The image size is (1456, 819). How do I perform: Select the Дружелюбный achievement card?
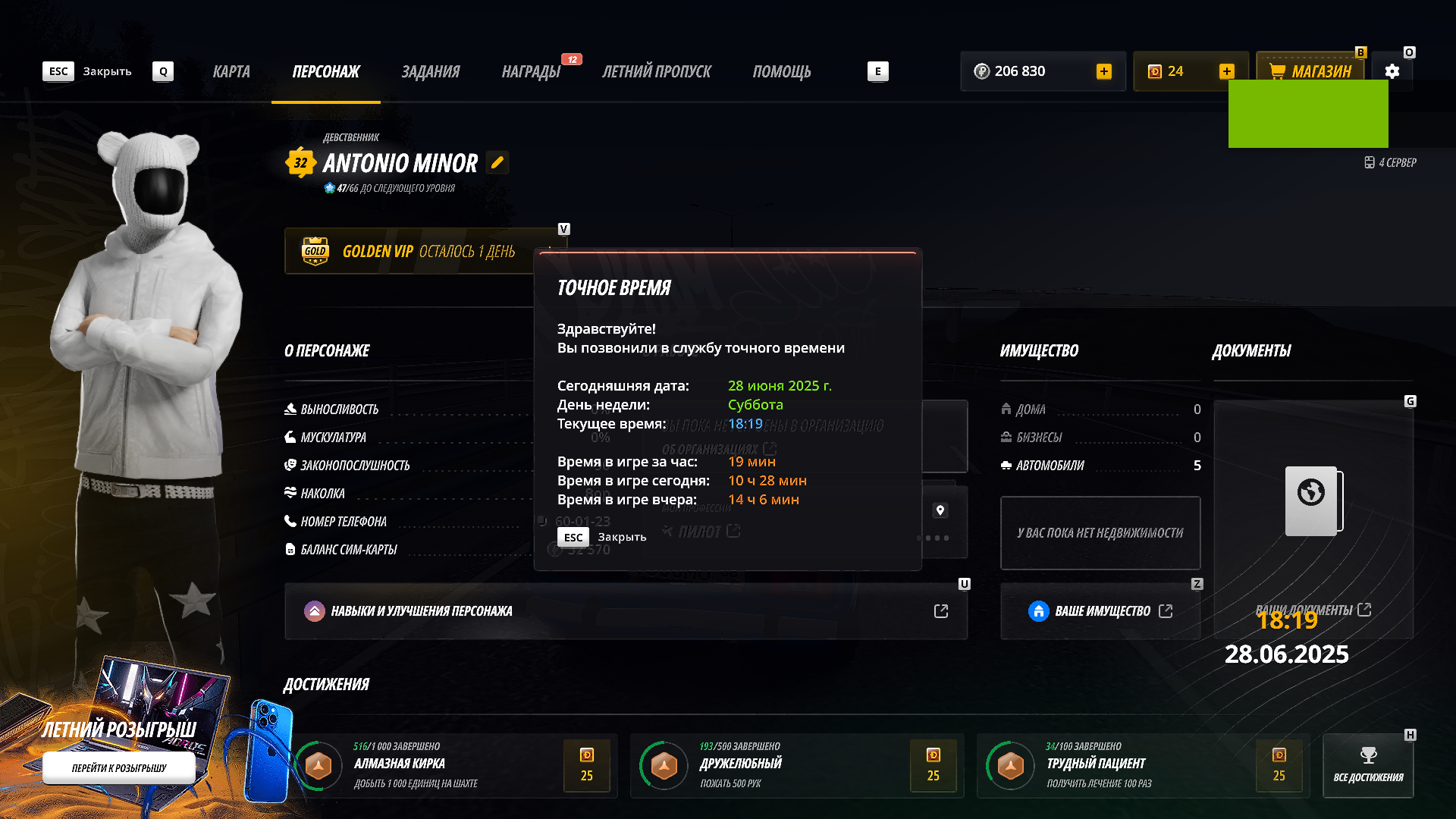pos(796,765)
